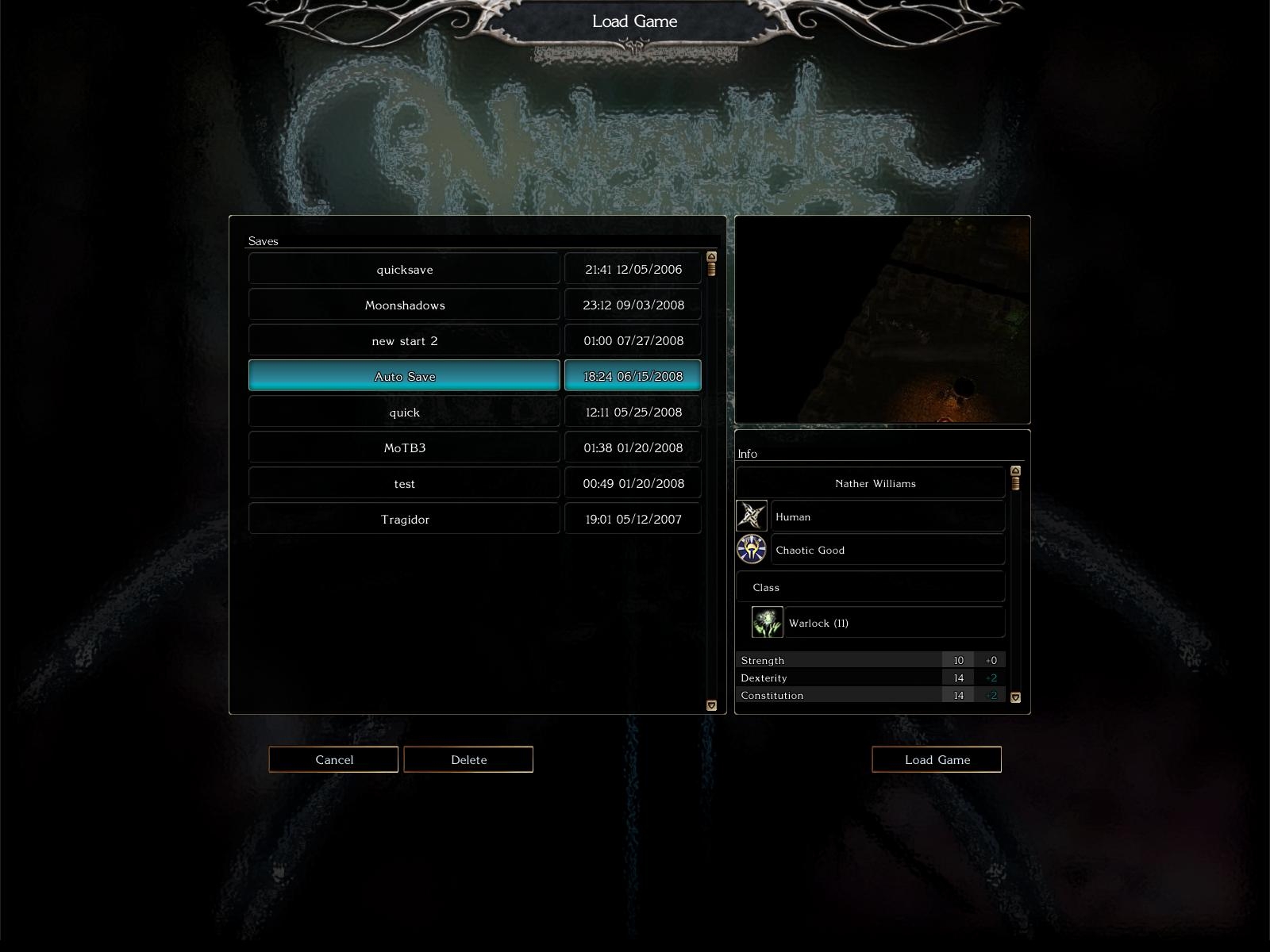Click the highlighted Auto Save row
The image size is (1270, 952).
tap(404, 376)
